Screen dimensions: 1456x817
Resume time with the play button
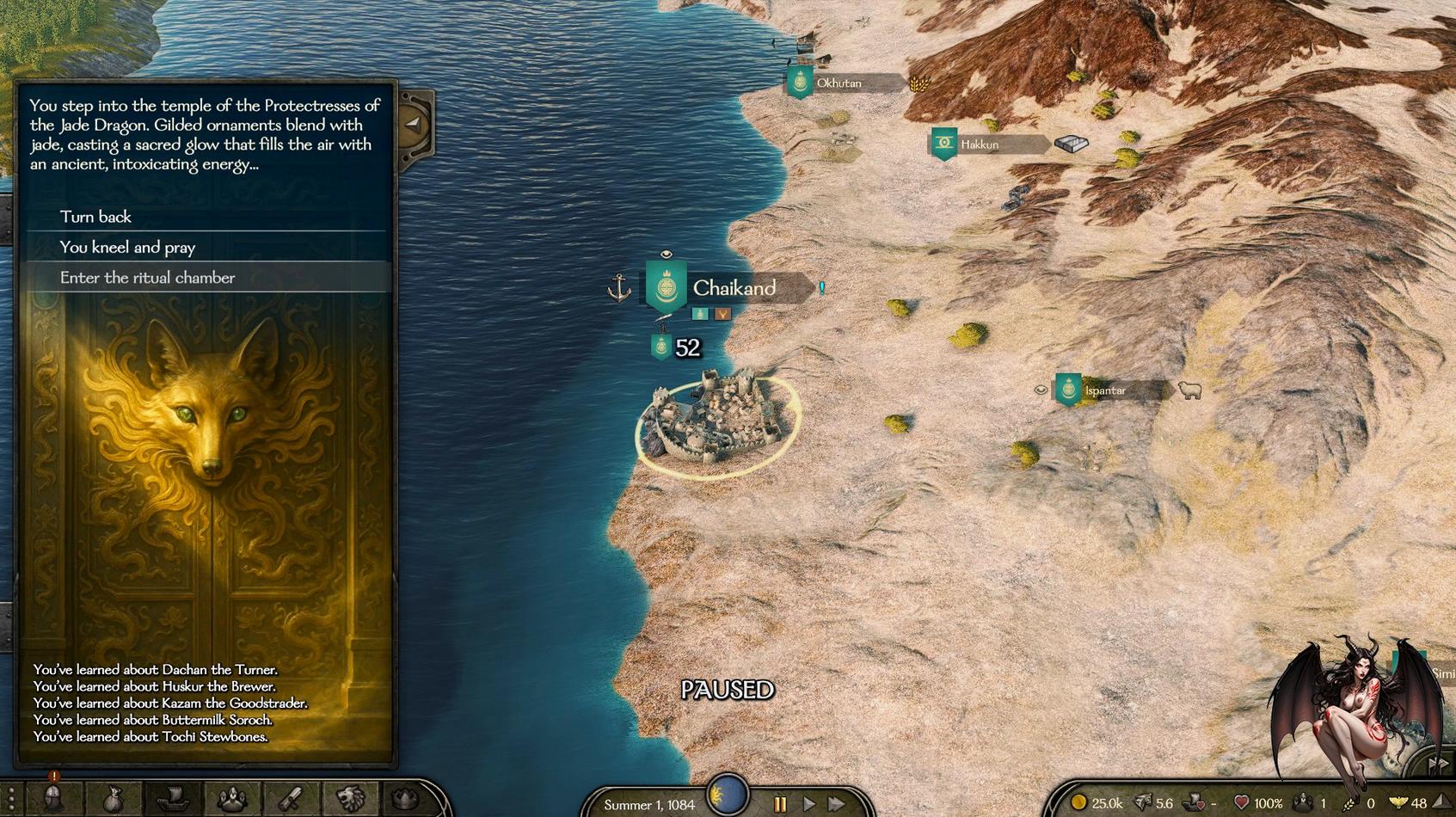point(809,805)
